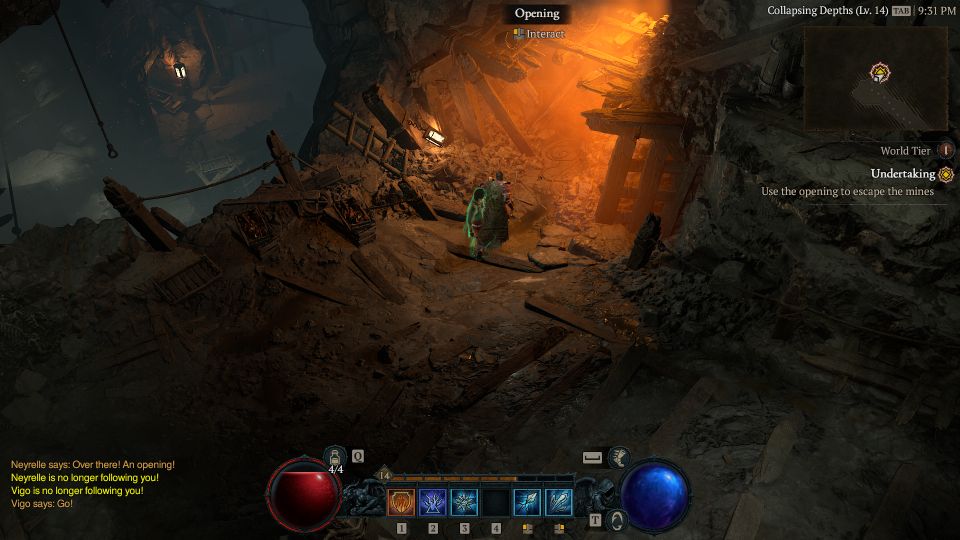Click the chat log messages

coord(92,484)
